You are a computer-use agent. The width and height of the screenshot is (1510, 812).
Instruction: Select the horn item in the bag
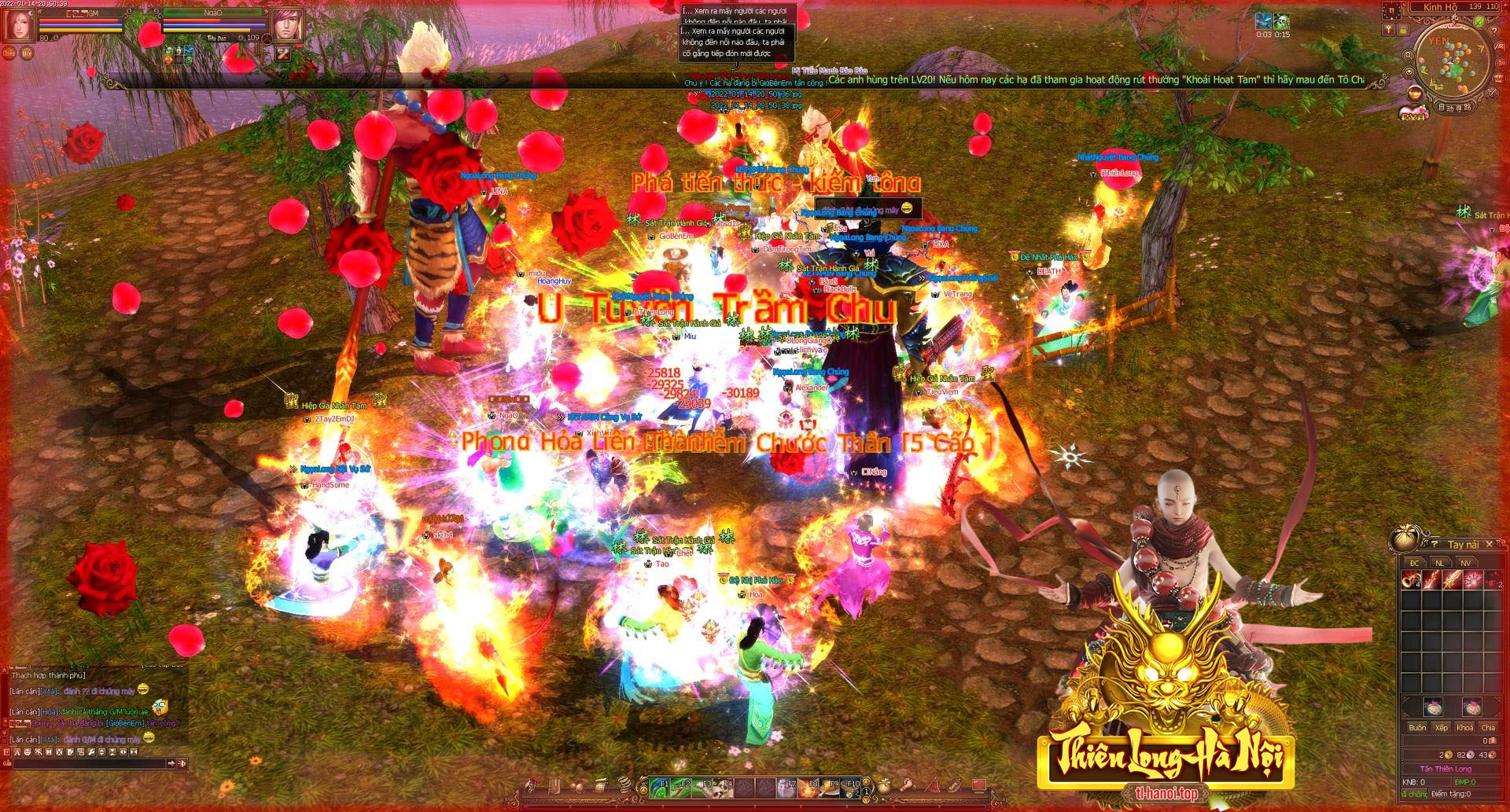pos(1410,581)
